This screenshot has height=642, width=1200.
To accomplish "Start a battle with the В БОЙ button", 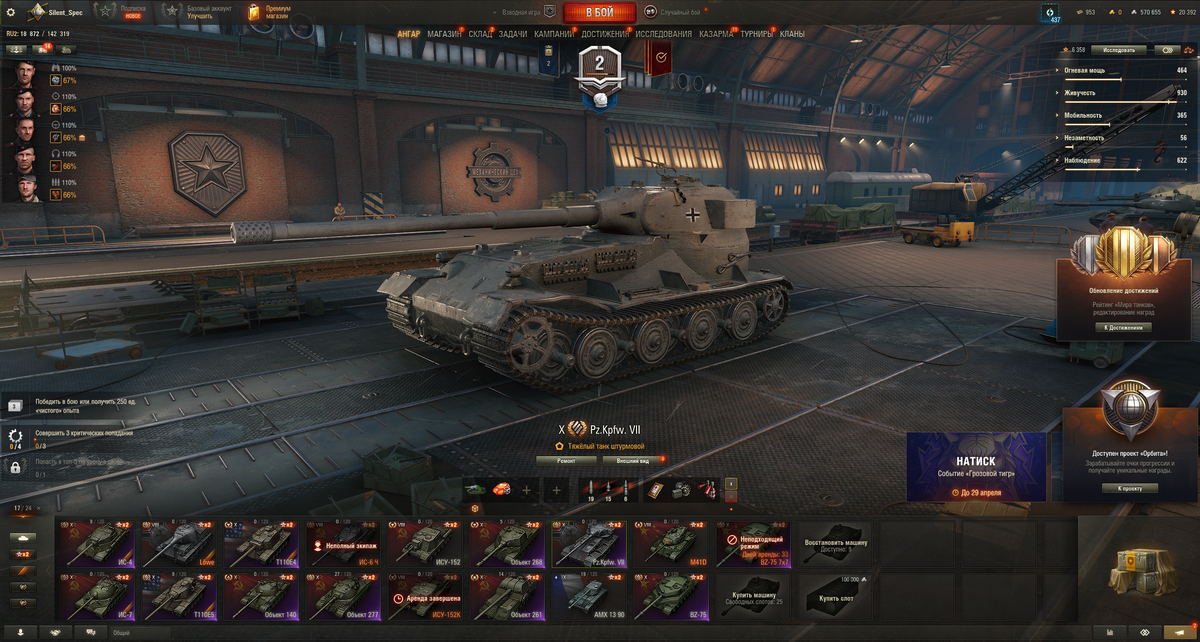I will coord(599,12).
